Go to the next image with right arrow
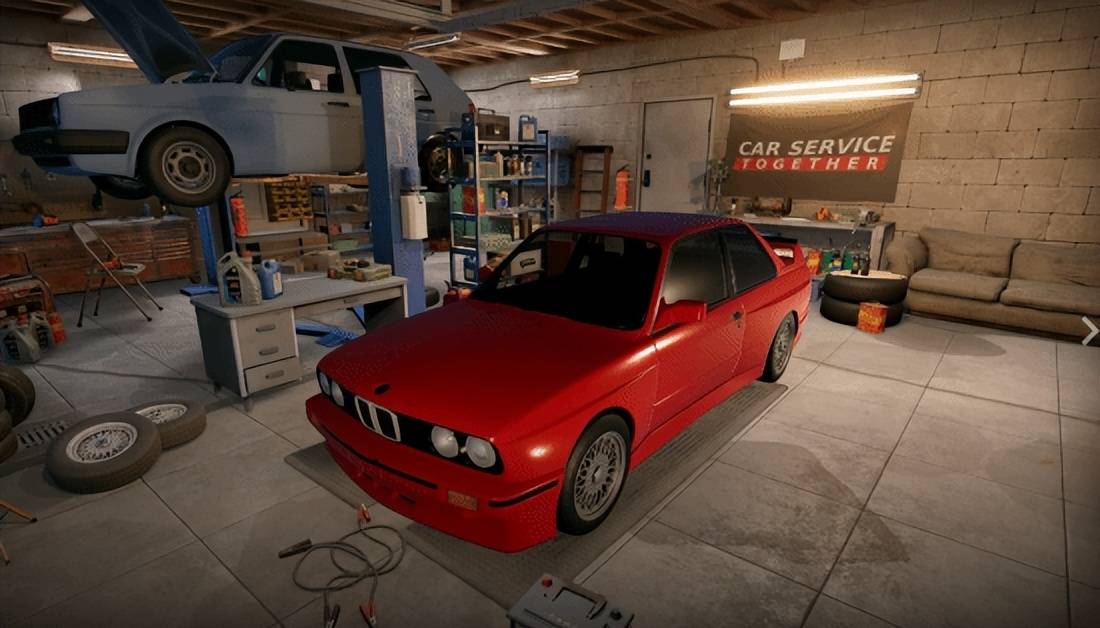The image size is (1100, 628). 1090,331
